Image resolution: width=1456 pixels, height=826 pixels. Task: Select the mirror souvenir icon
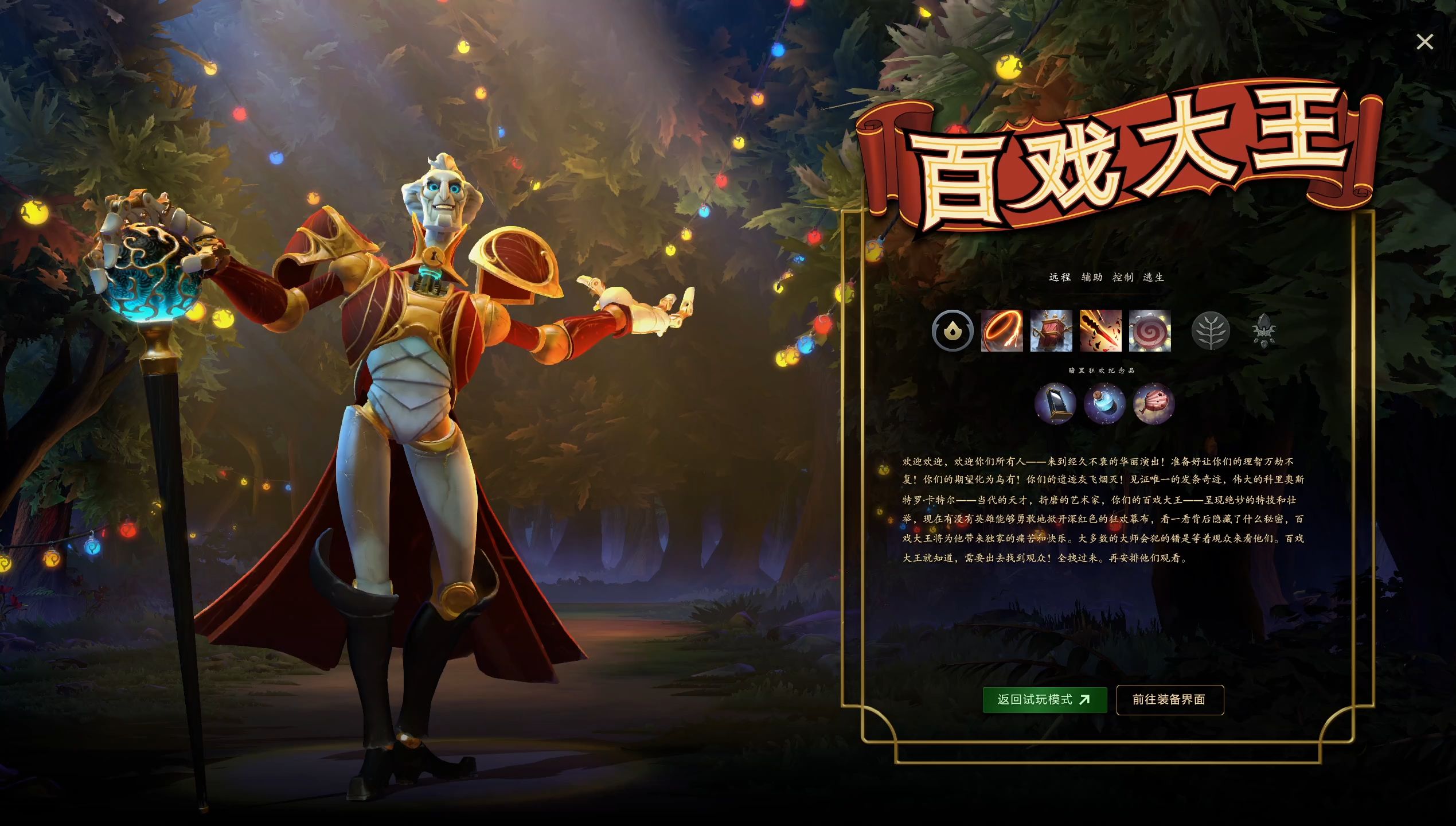pyautogui.click(x=1056, y=405)
